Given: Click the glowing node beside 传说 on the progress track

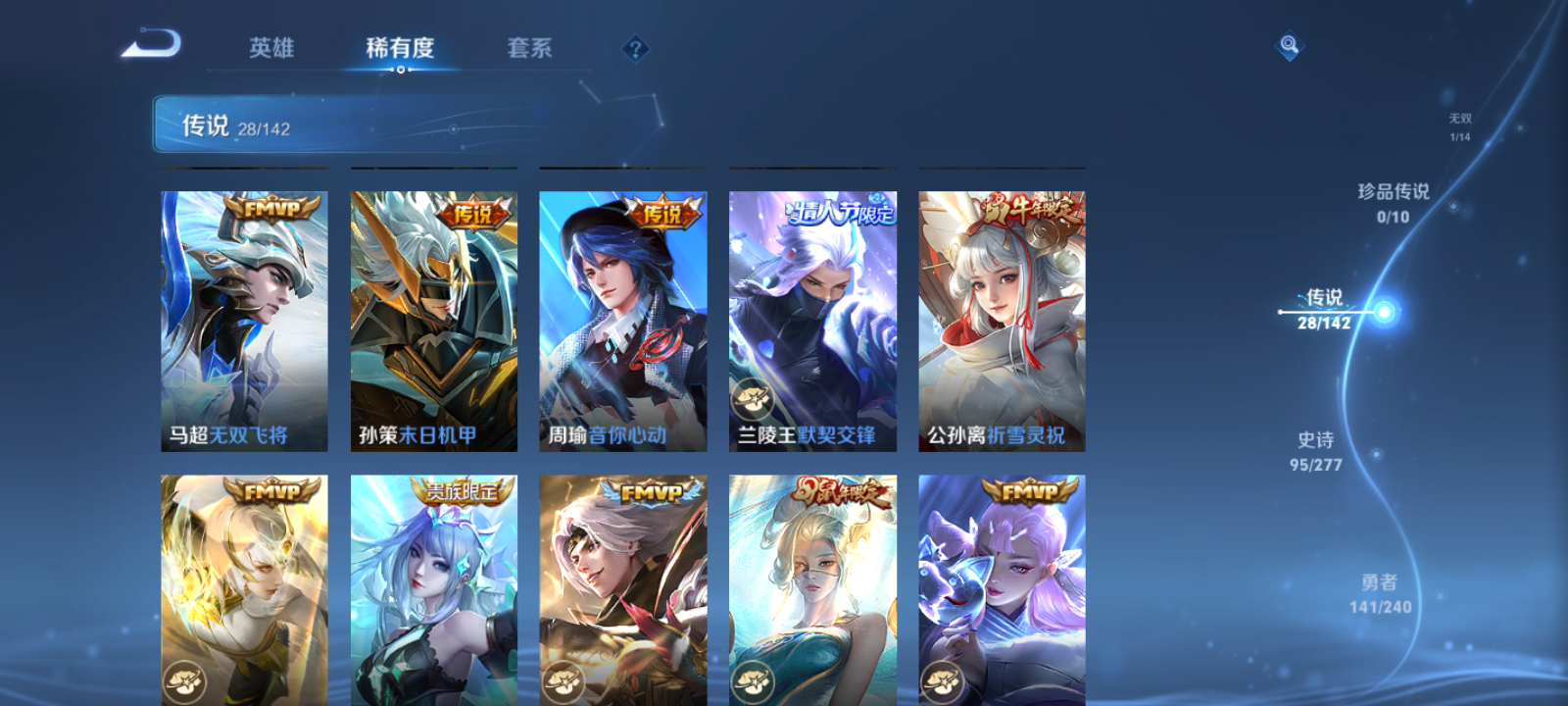Looking at the screenshot, I should (x=1382, y=310).
